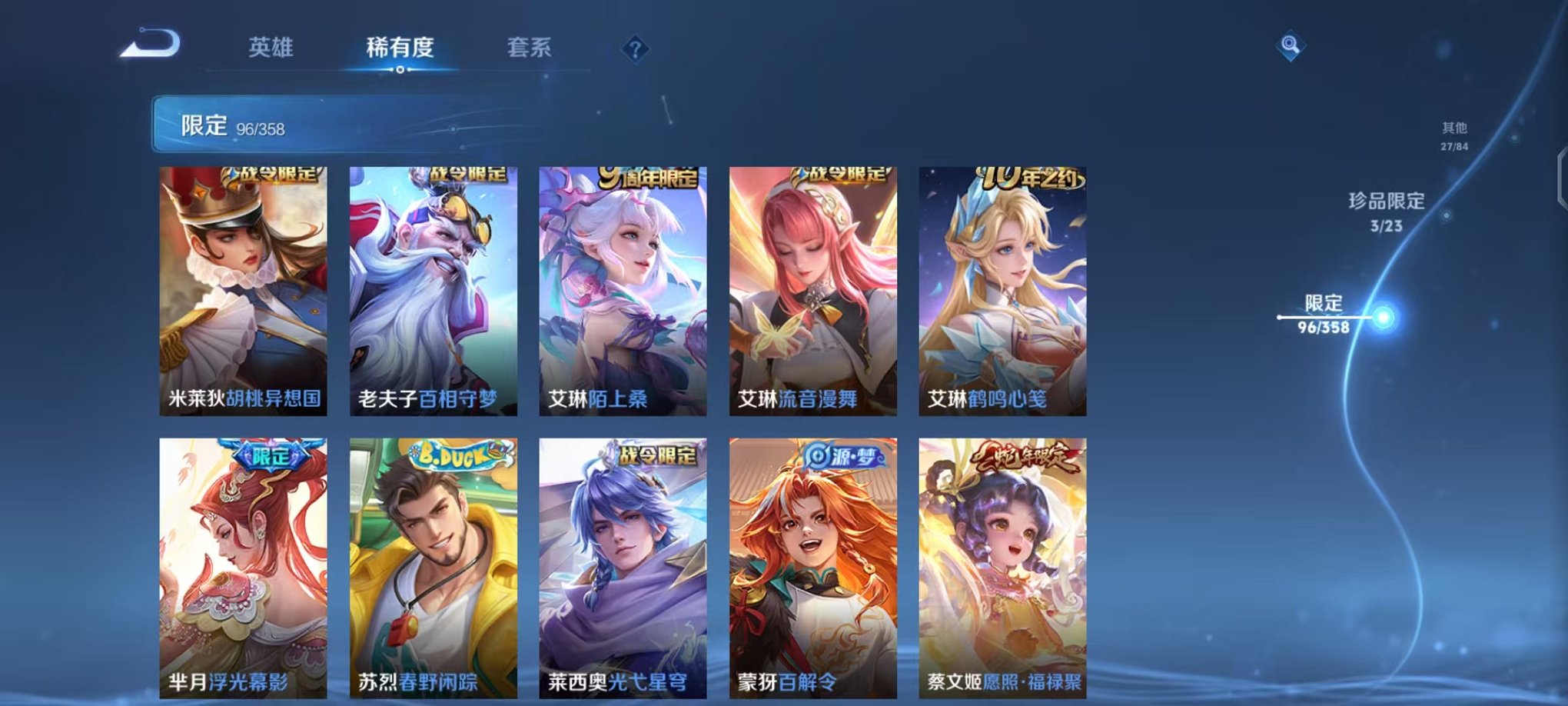Open the search magnifier icon
The height and width of the screenshot is (706, 1568).
[x=1291, y=45]
